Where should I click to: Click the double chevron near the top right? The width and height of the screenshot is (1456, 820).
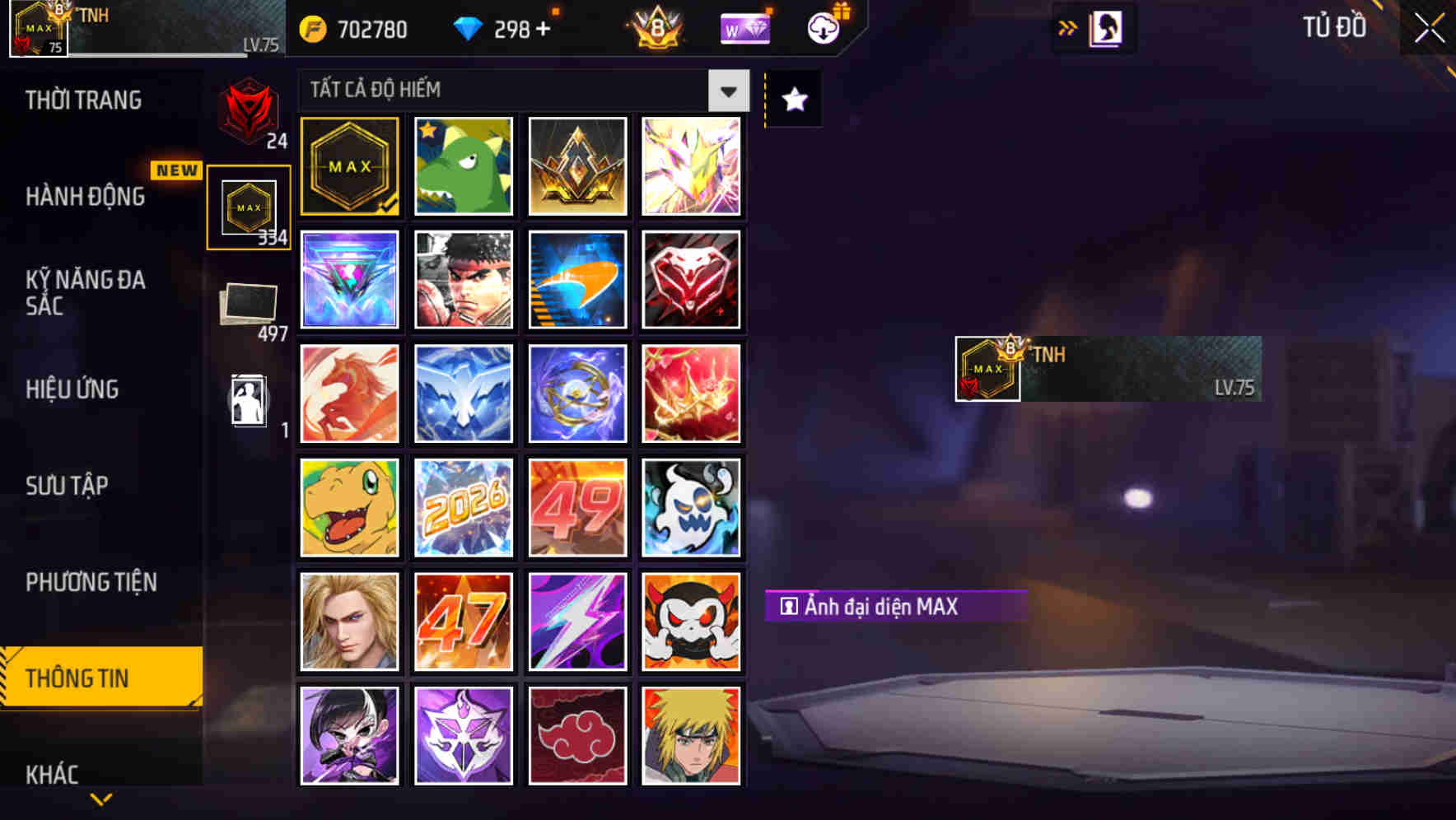[1068, 26]
